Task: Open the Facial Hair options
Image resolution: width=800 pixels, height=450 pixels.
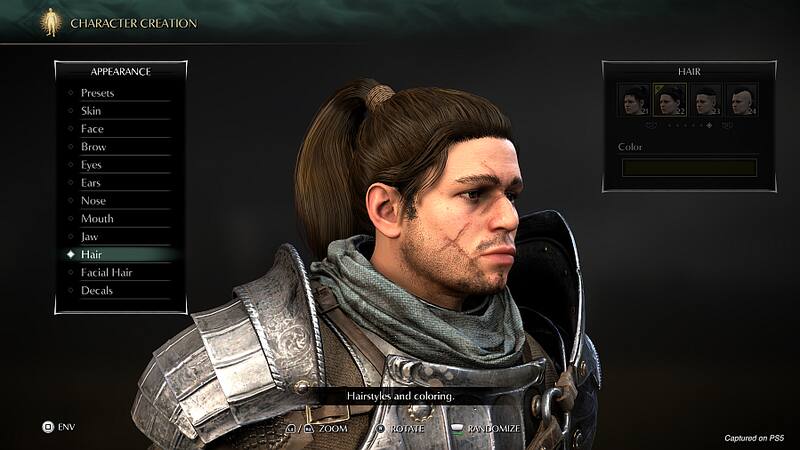Action: [107, 273]
